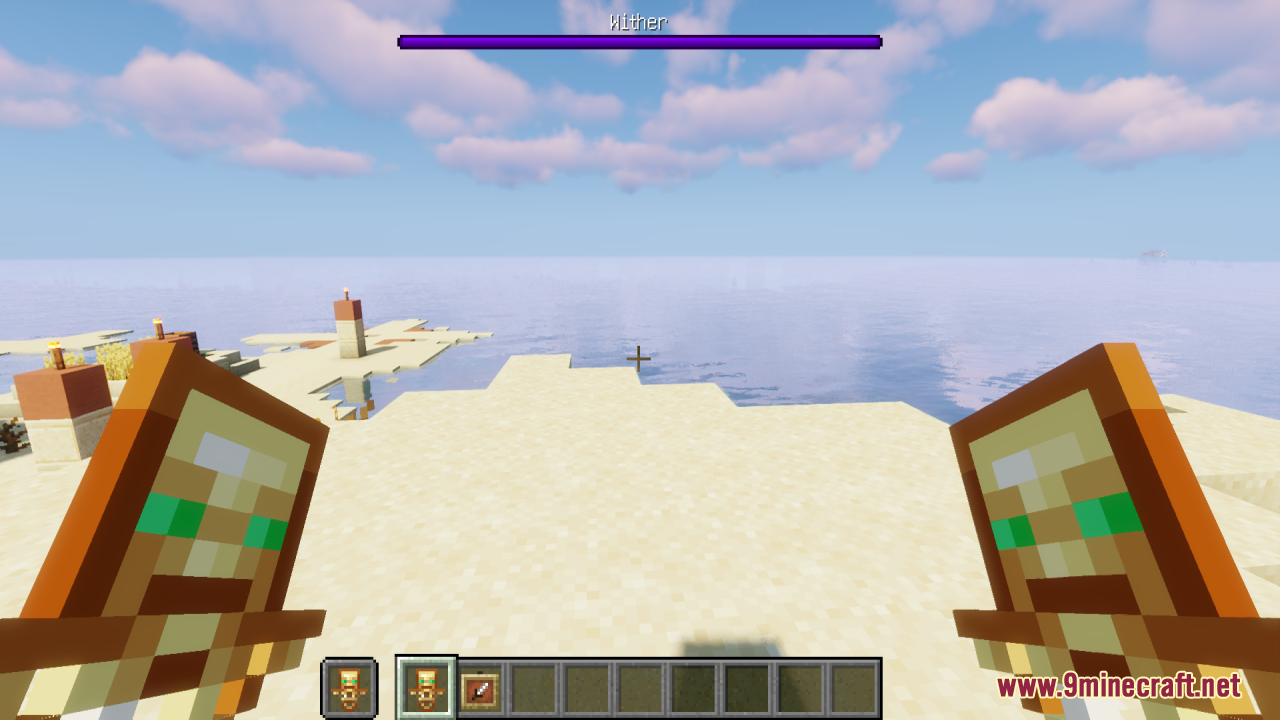Click the purple Wither boss health bar
The height and width of the screenshot is (720, 1280).
tap(639, 41)
